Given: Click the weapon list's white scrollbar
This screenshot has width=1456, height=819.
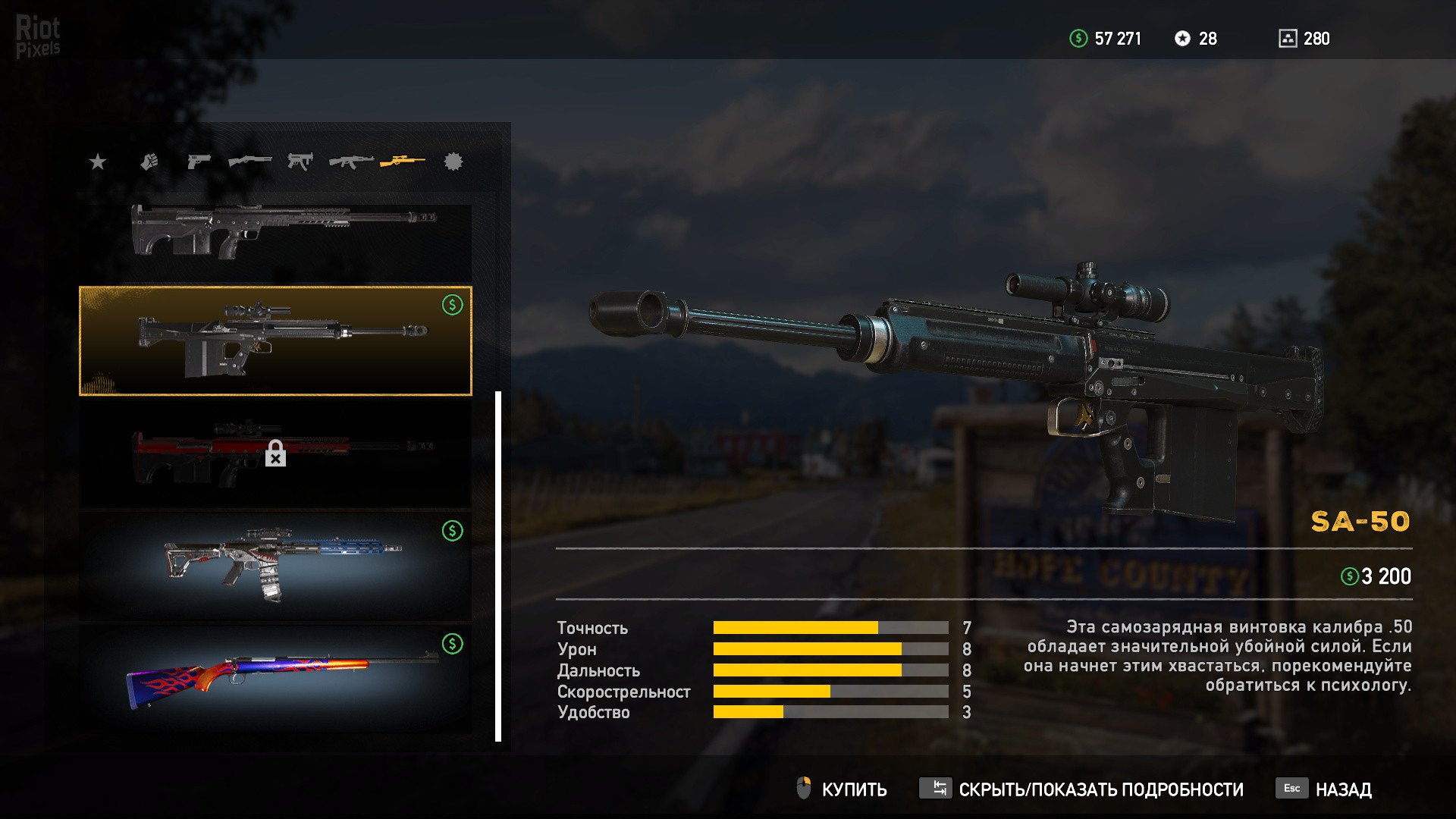Looking at the screenshot, I should point(498,566).
